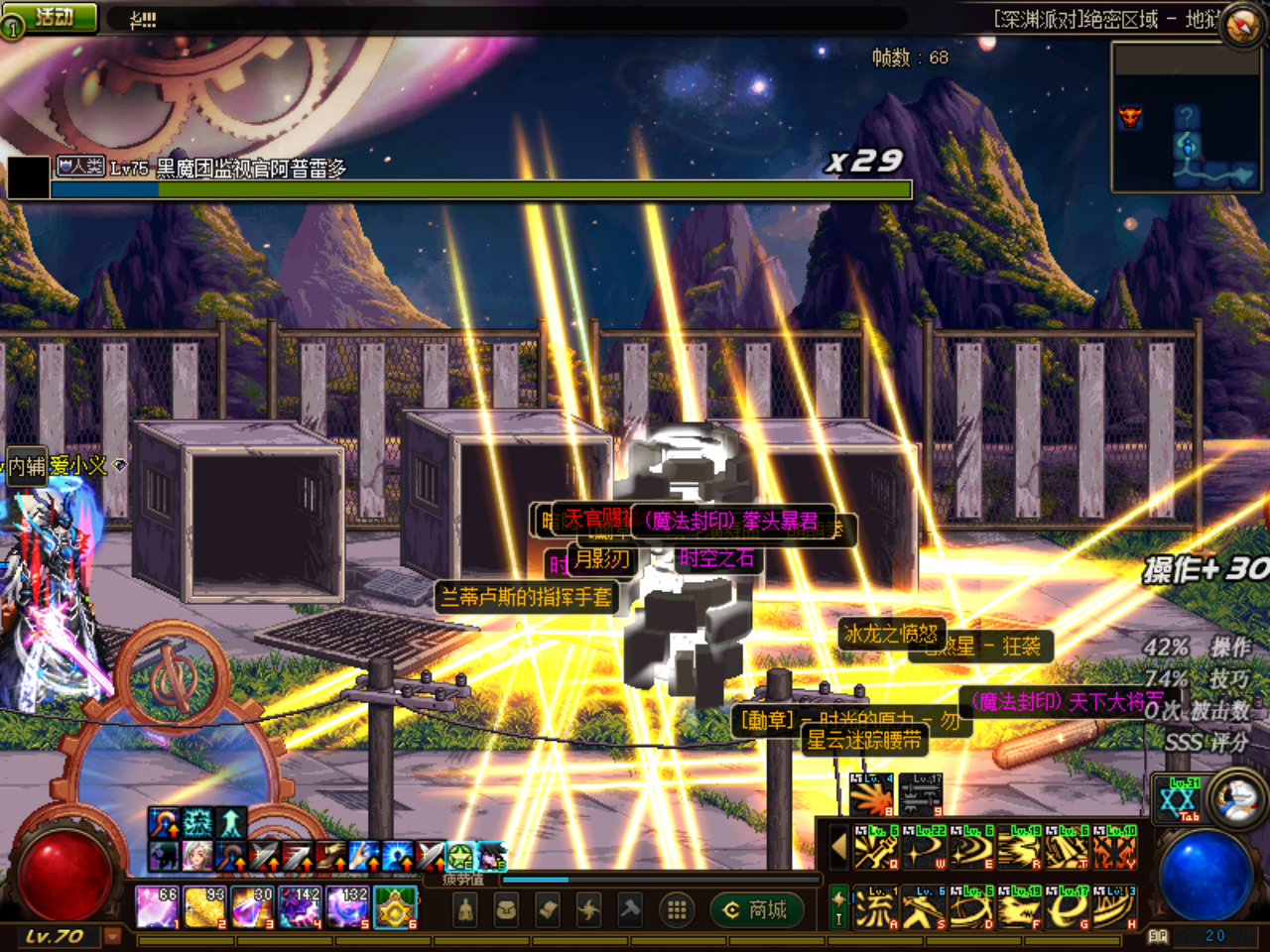Open the character info menu icon
The width and height of the screenshot is (1270, 952).
[x=465, y=909]
